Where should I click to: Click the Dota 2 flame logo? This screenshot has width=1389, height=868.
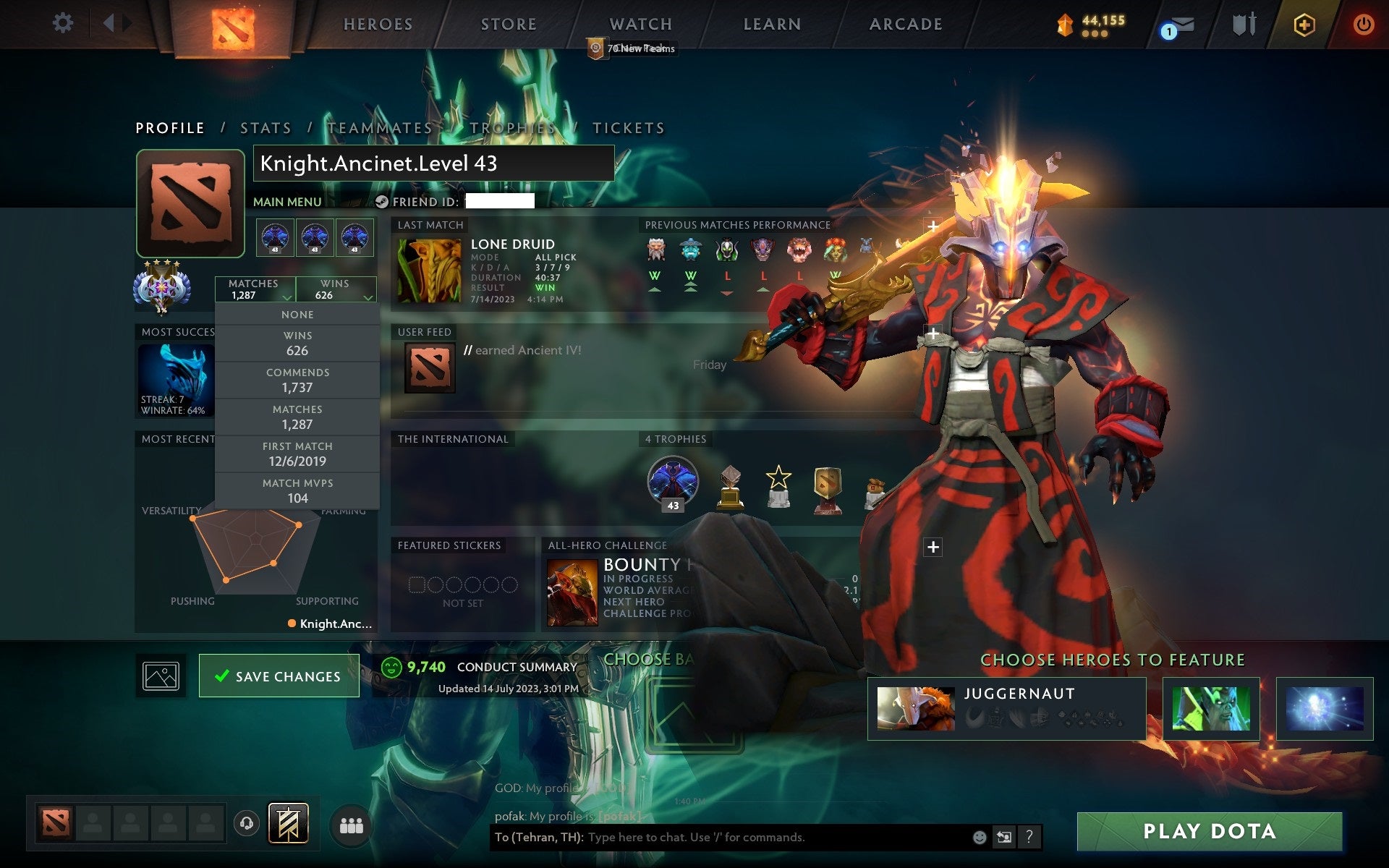(x=233, y=24)
